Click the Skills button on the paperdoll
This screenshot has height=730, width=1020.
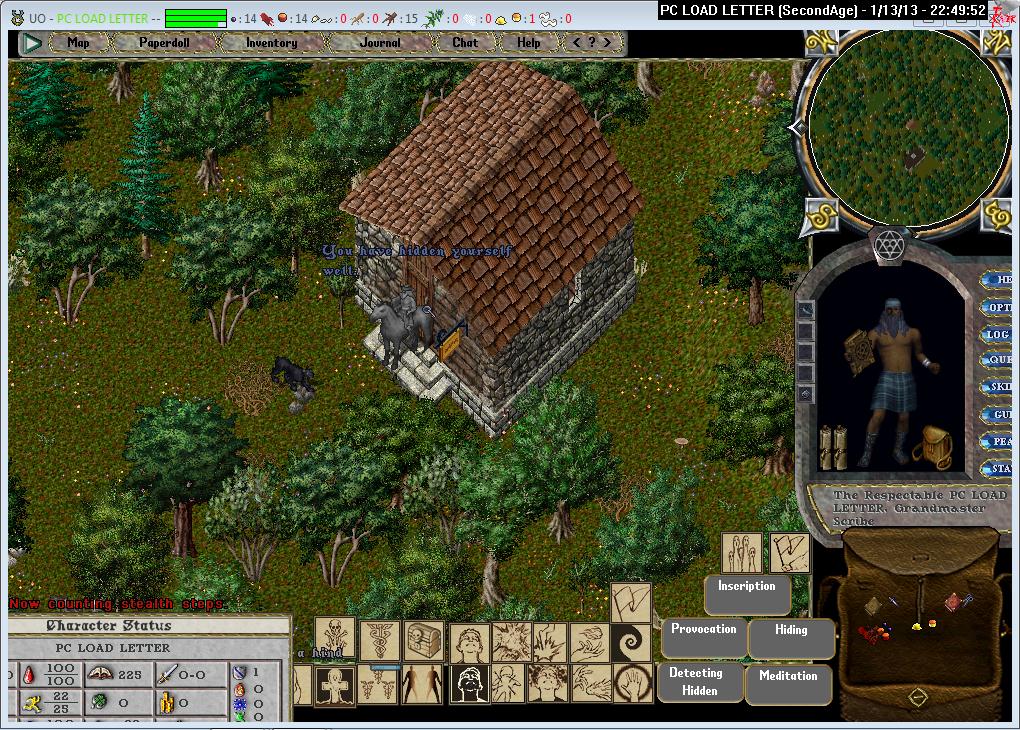998,387
